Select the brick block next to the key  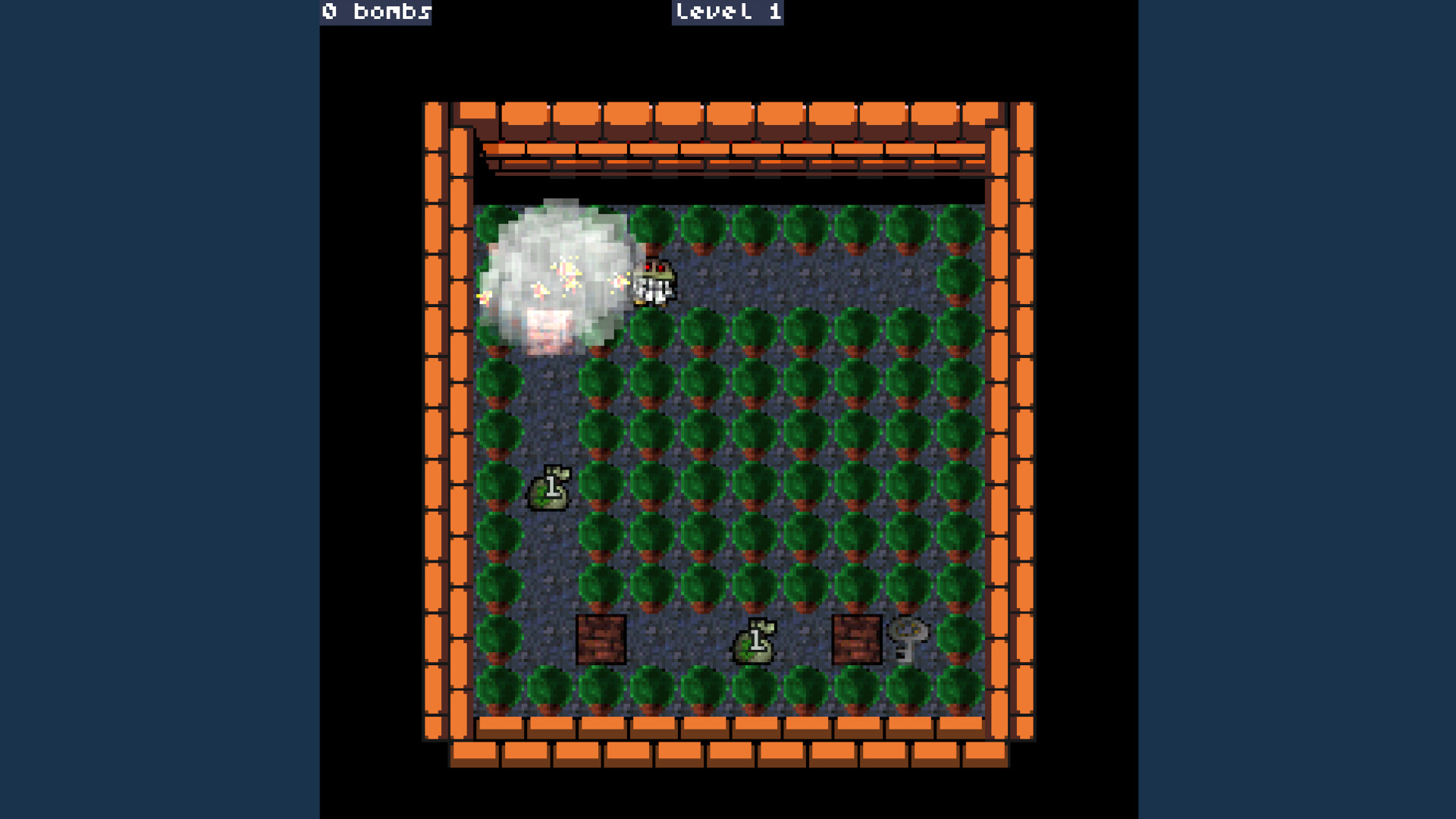[856, 641]
